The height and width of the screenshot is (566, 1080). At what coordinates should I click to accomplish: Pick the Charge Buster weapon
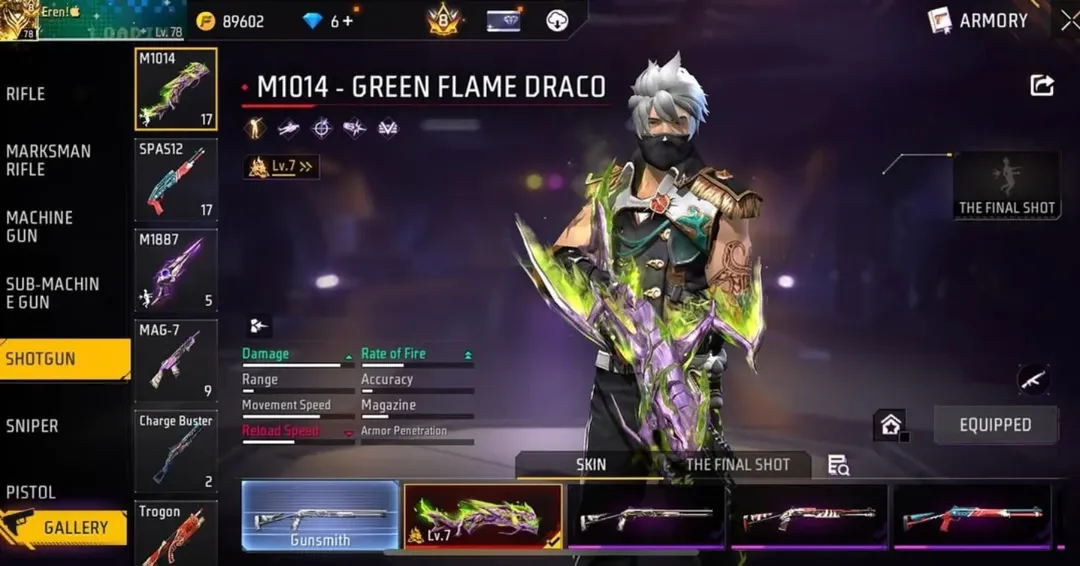coord(176,451)
